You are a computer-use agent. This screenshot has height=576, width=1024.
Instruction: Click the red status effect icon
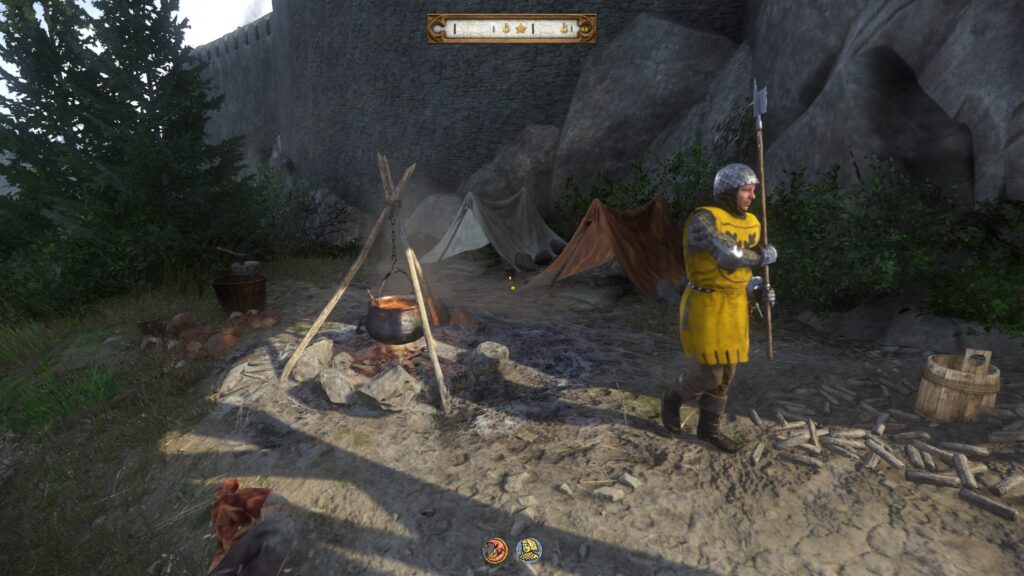pyautogui.click(x=495, y=549)
